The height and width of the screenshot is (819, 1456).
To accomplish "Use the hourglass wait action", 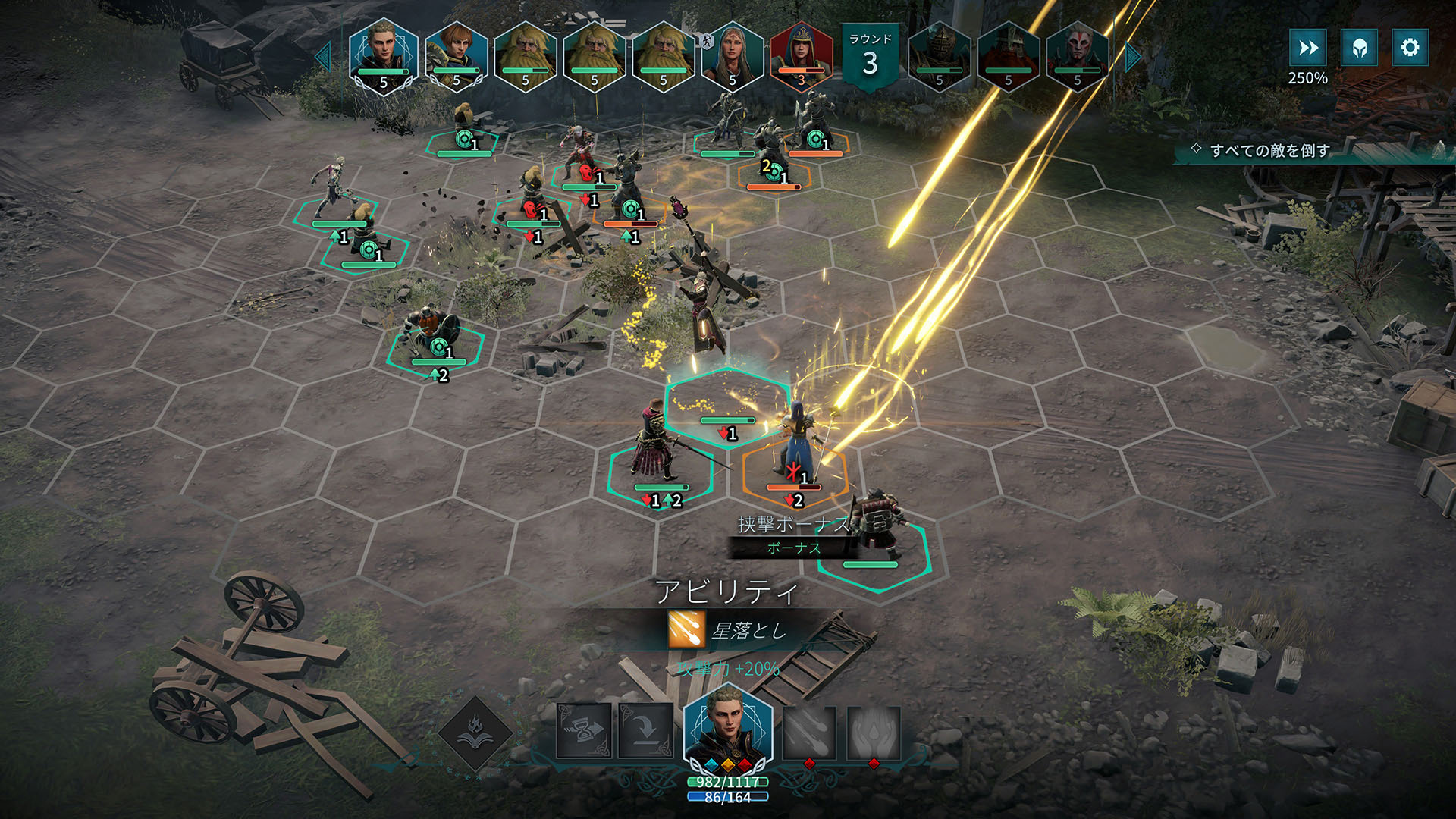I will [584, 731].
